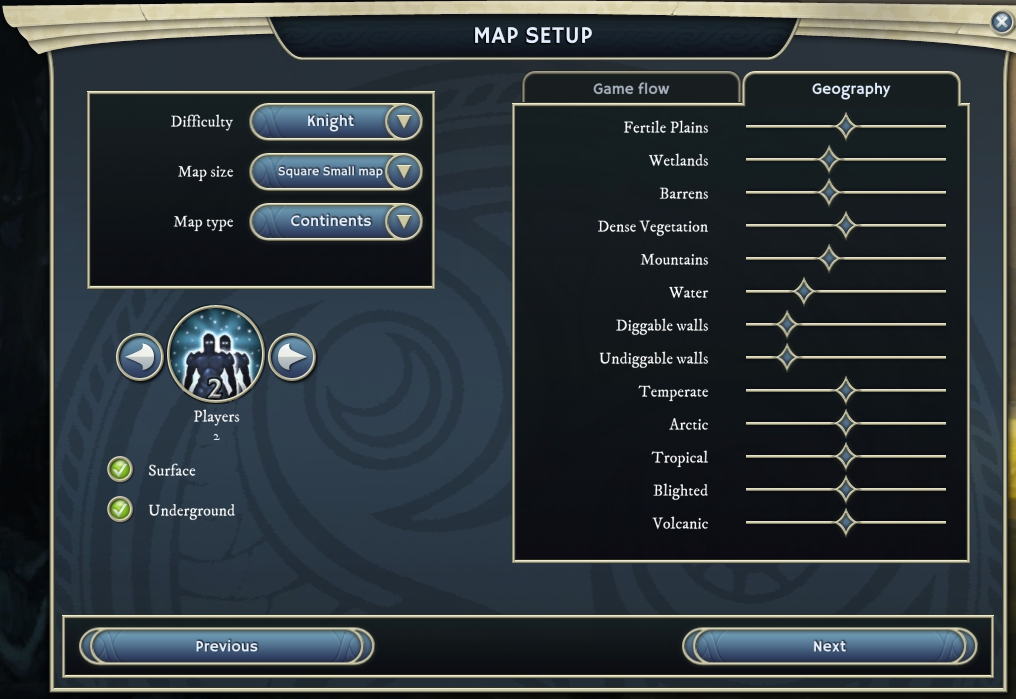Click the Dense Vegetation slider handle
This screenshot has height=699, width=1016.
[x=846, y=226]
